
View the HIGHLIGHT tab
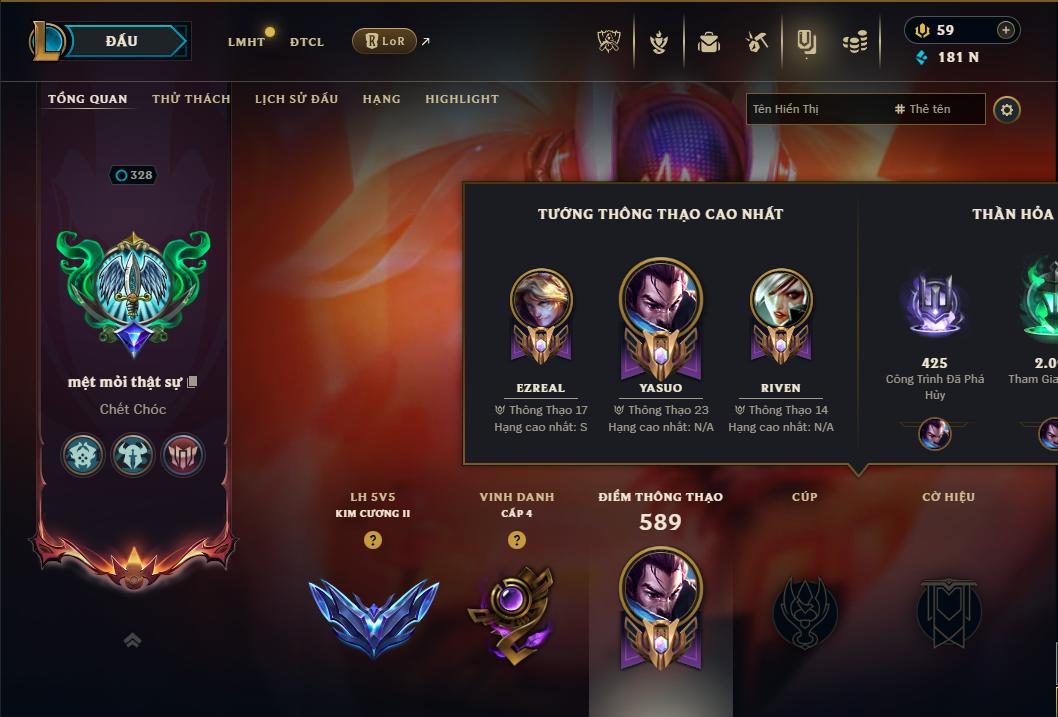pos(462,99)
